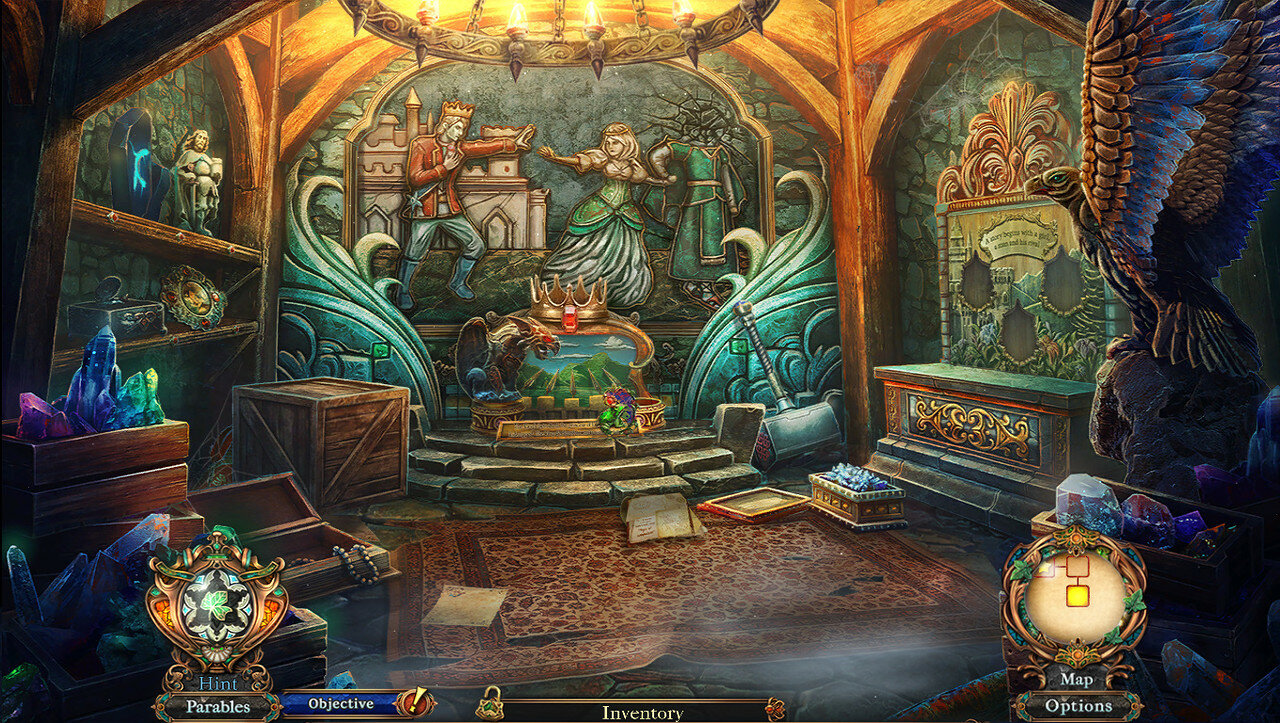
Task: Expand the Inventory bar
Action: coord(642,713)
